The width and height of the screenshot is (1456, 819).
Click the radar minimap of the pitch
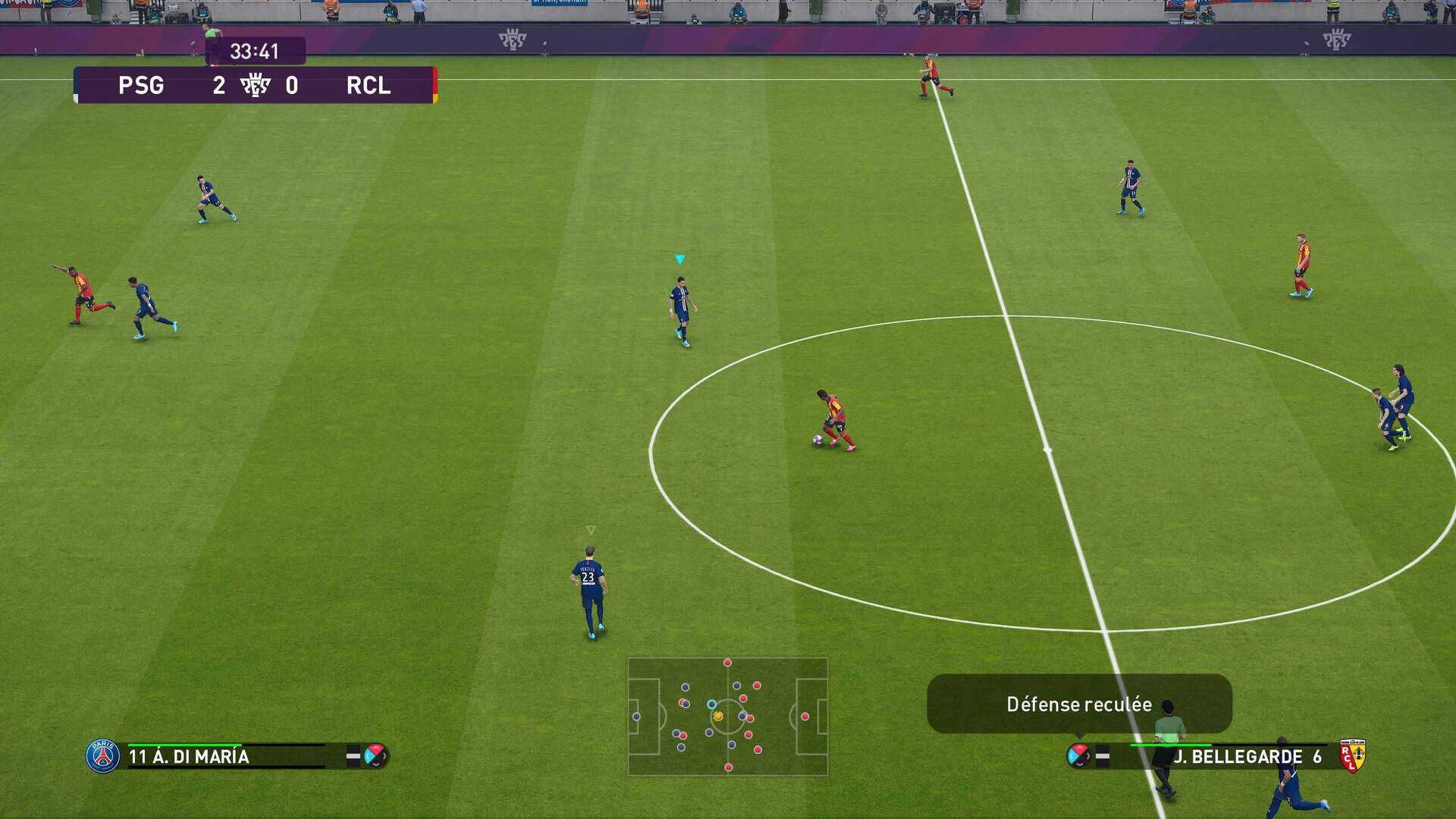[727, 716]
